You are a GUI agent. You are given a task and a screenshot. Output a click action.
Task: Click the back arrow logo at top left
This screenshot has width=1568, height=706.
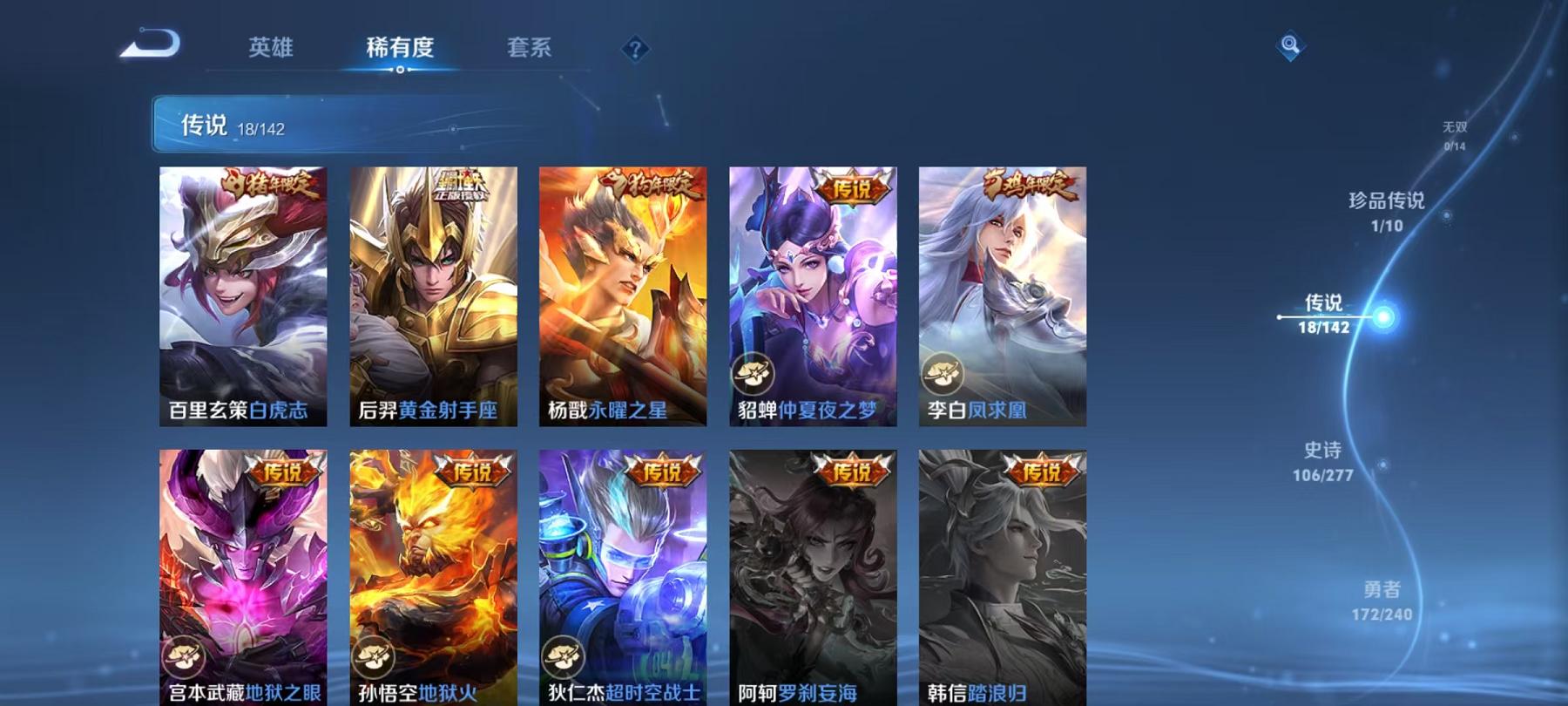tap(148, 42)
